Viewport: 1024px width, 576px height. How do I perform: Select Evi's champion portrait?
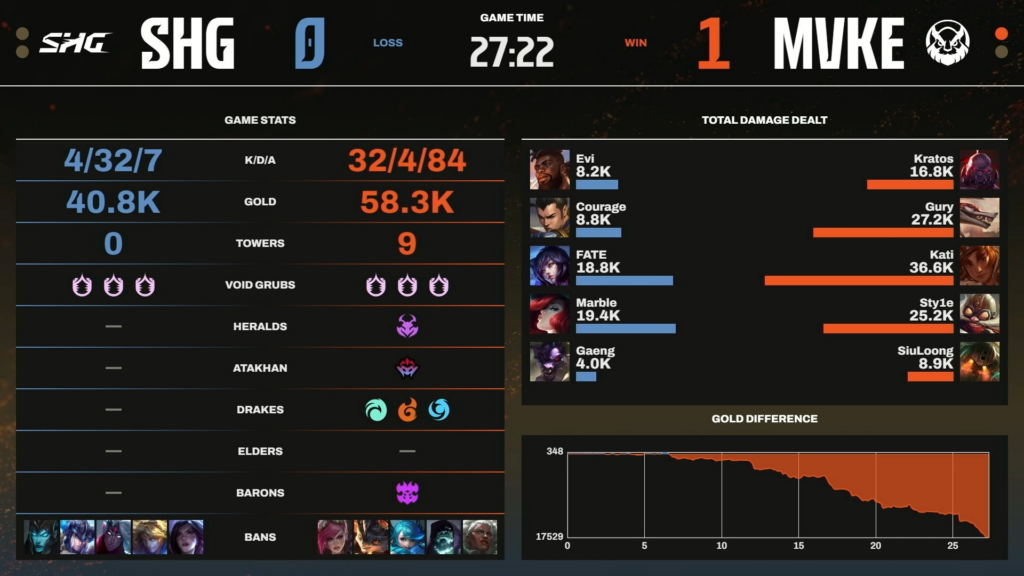click(549, 170)
